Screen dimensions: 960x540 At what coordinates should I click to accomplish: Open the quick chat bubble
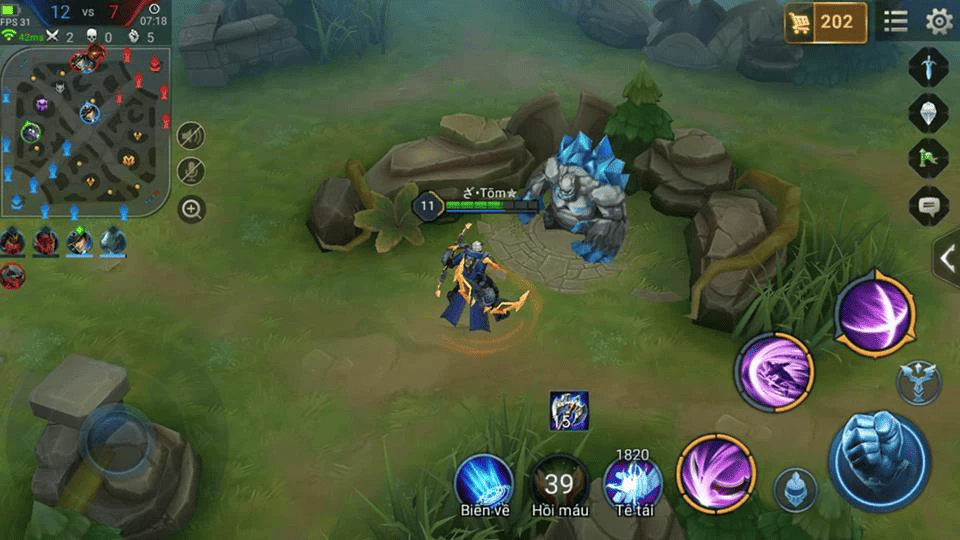[x=927, y=206]
